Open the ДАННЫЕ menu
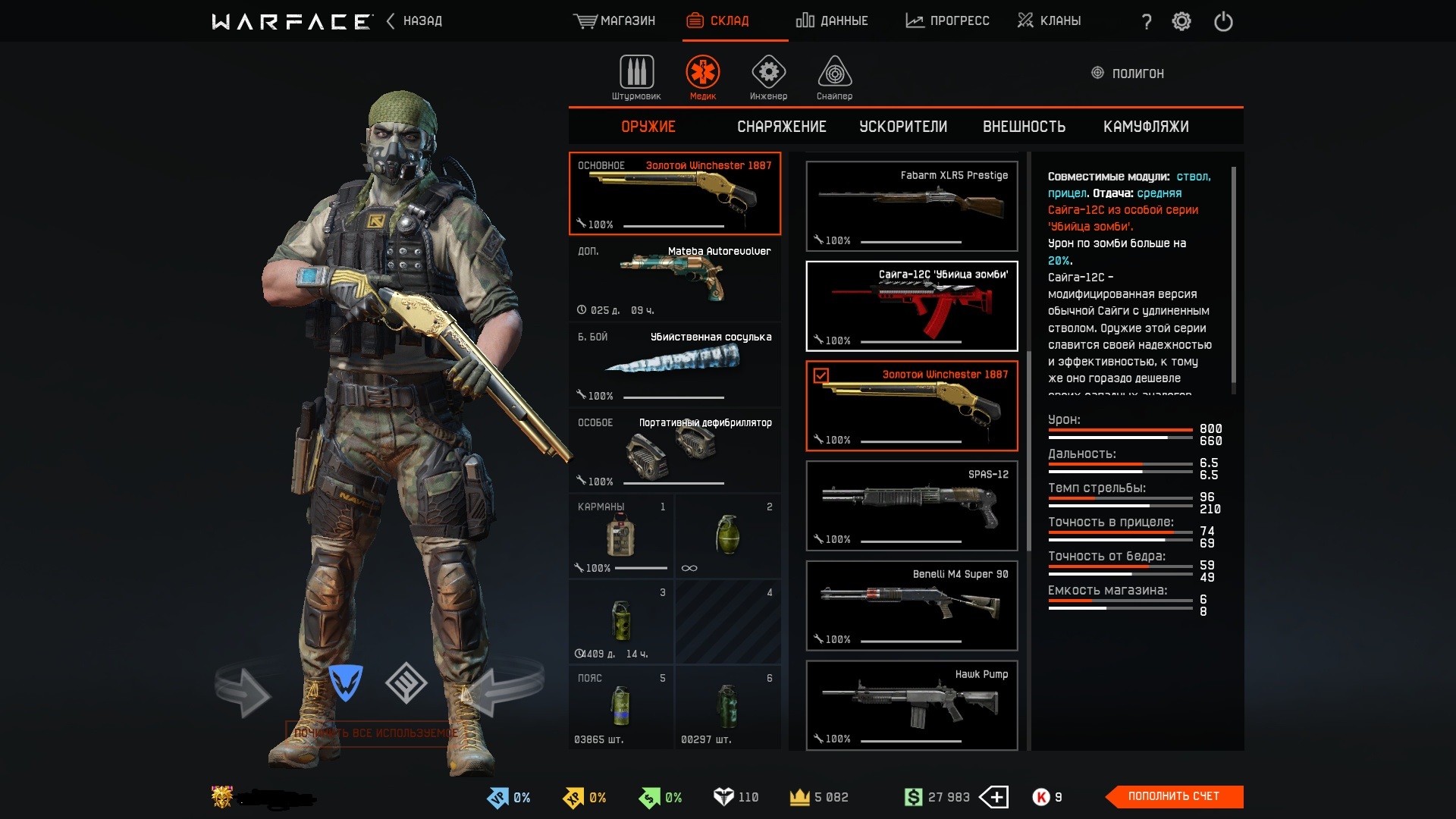 click(832, 20)
